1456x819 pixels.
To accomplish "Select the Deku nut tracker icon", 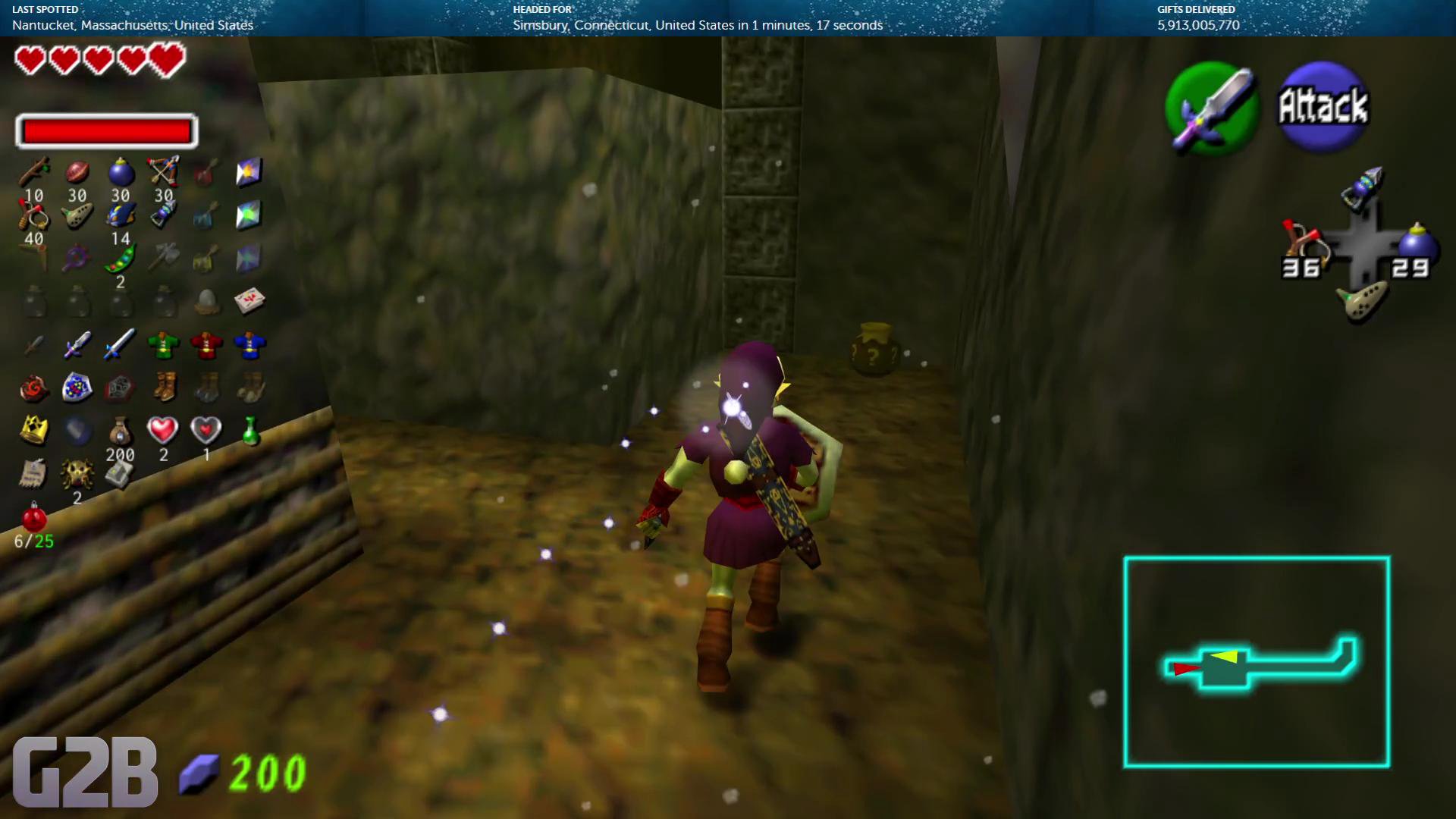I will [77, 174].
